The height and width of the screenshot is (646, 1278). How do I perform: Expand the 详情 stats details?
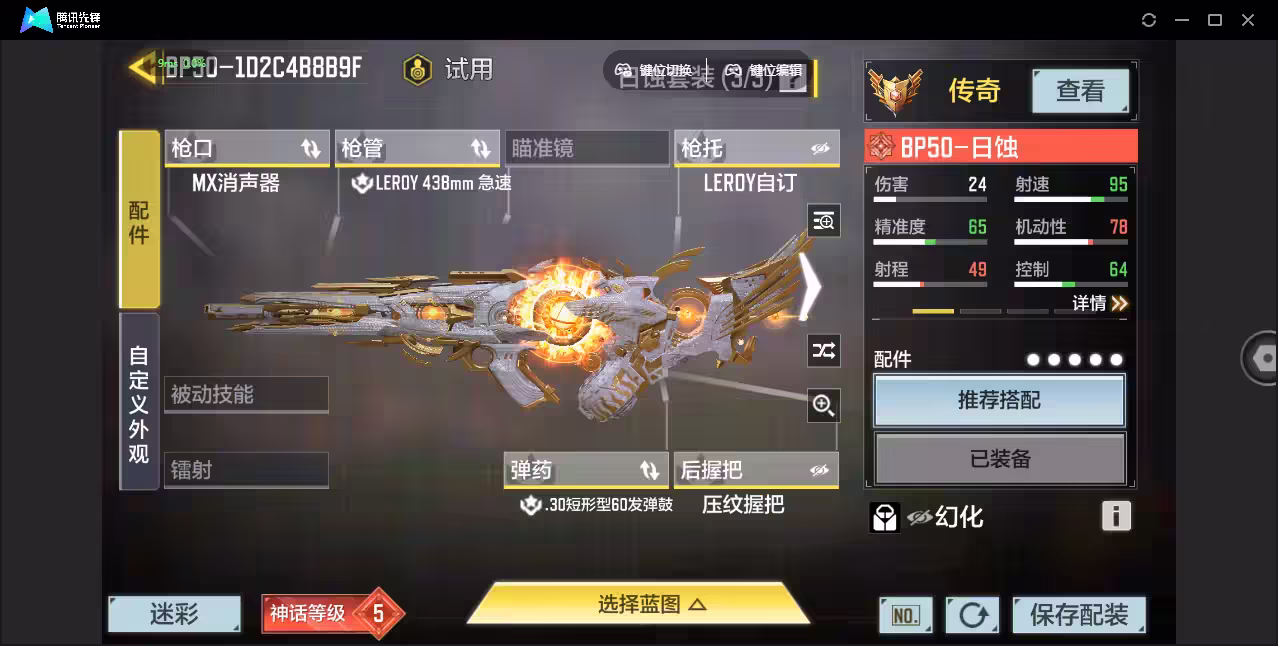tap(1100, 303)
